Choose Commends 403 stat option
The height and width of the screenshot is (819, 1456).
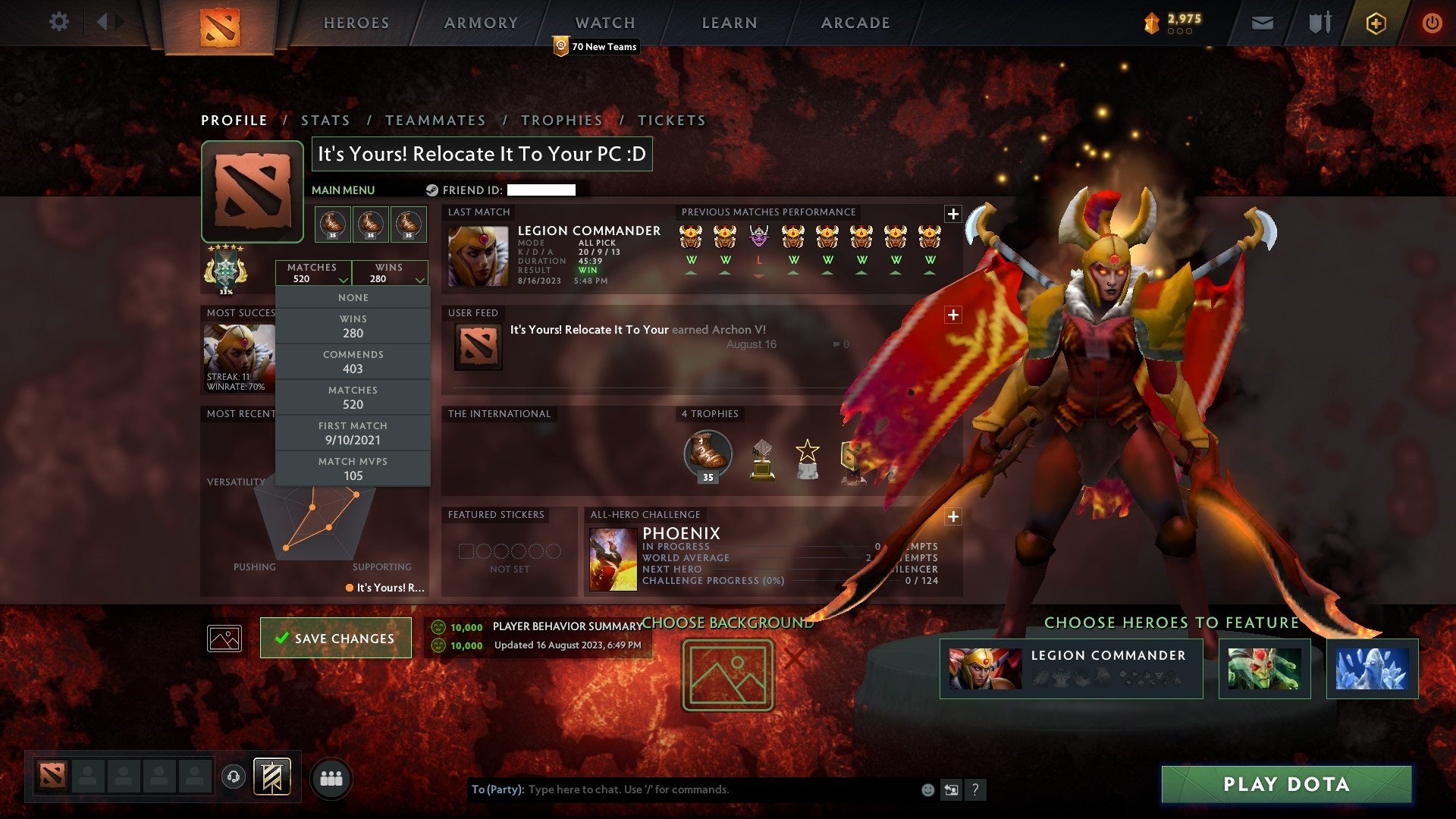click(353, 362)
